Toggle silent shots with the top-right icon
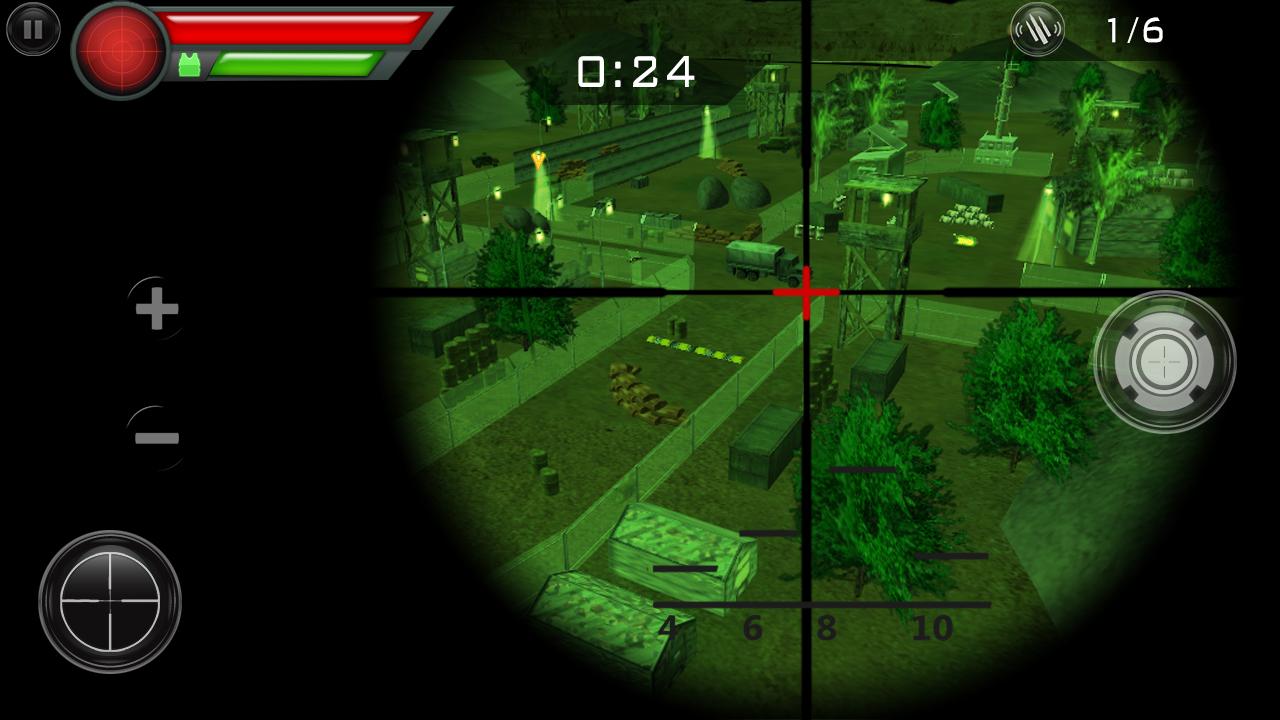The height and width of the screenshot is (720, 1280). pos(1038,30)
